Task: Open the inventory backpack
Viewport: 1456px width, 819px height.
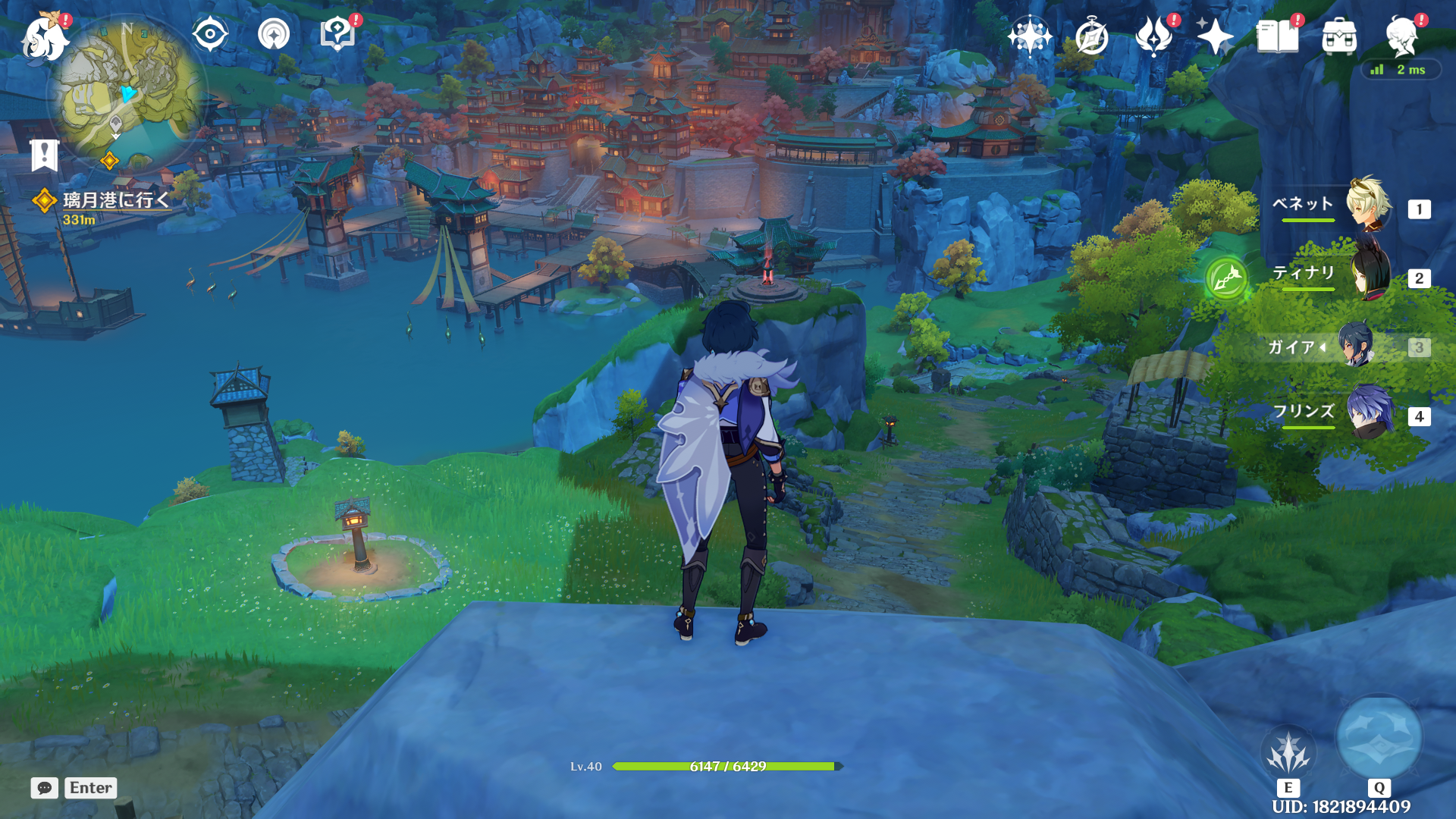Action: [x=1339, y=36]
